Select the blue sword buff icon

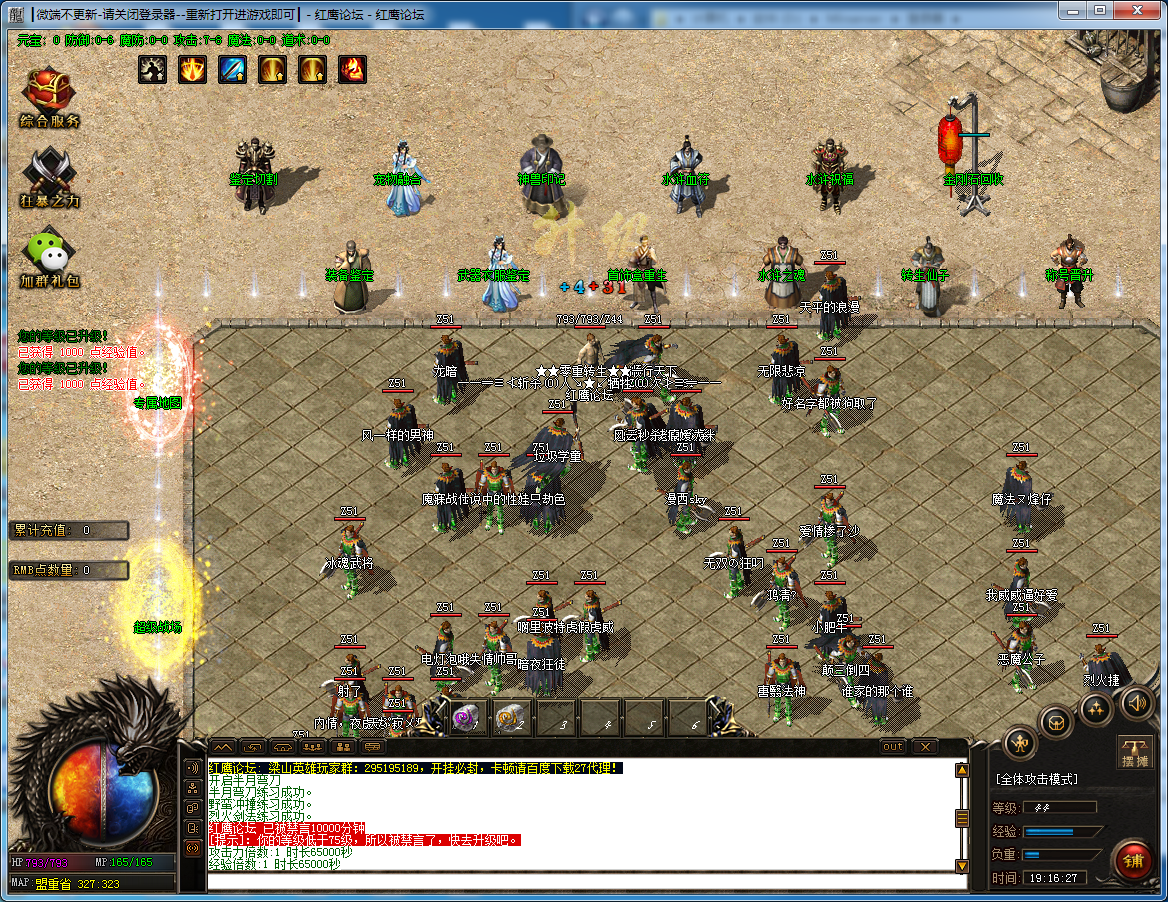coord(232,69)
